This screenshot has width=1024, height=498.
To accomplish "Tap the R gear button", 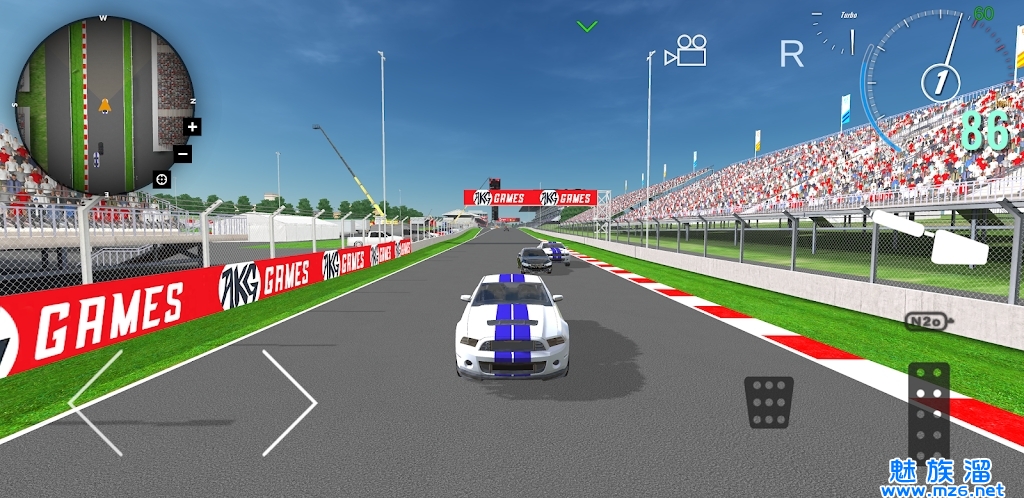I will [792, 54].
